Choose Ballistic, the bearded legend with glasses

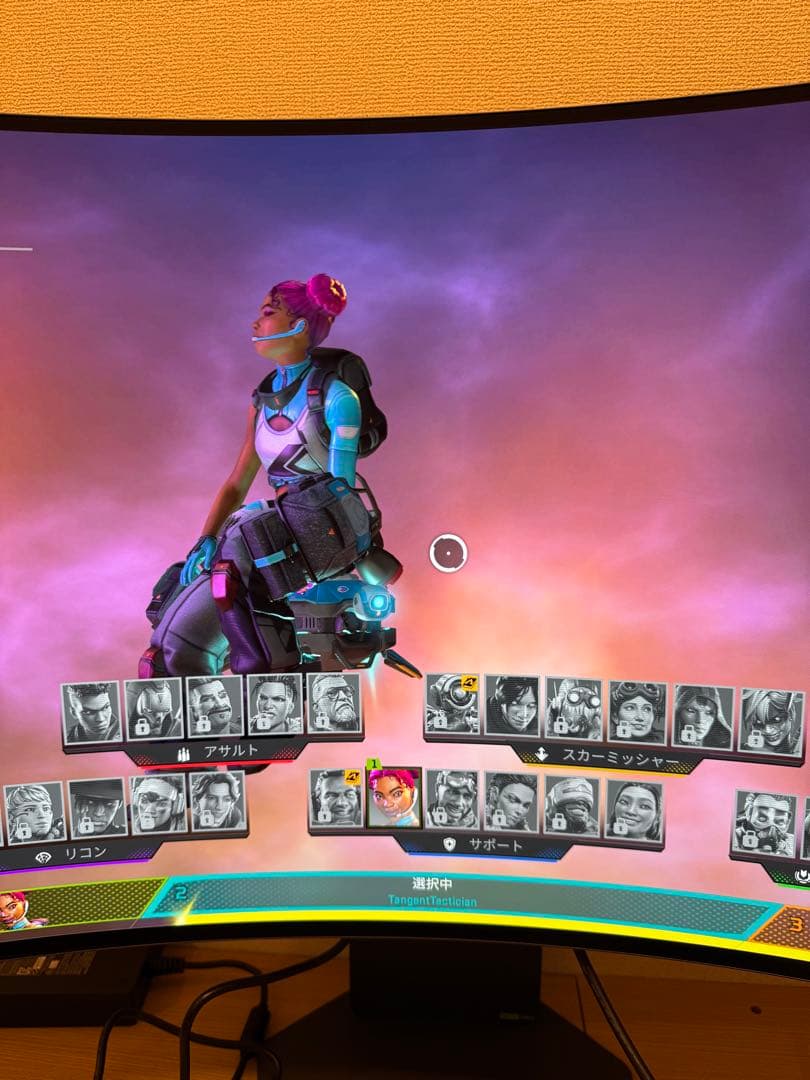[x=334, y=702]
